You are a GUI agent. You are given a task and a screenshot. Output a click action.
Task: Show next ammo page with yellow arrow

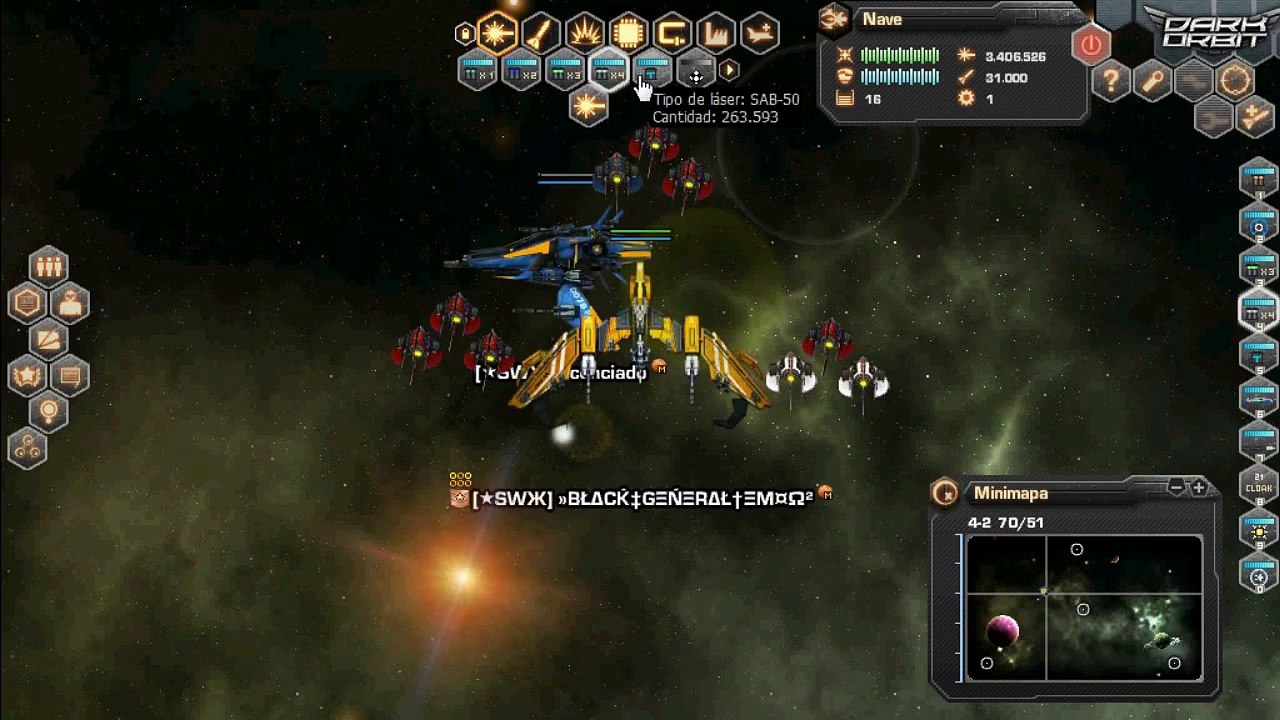[x=730, y=70]
